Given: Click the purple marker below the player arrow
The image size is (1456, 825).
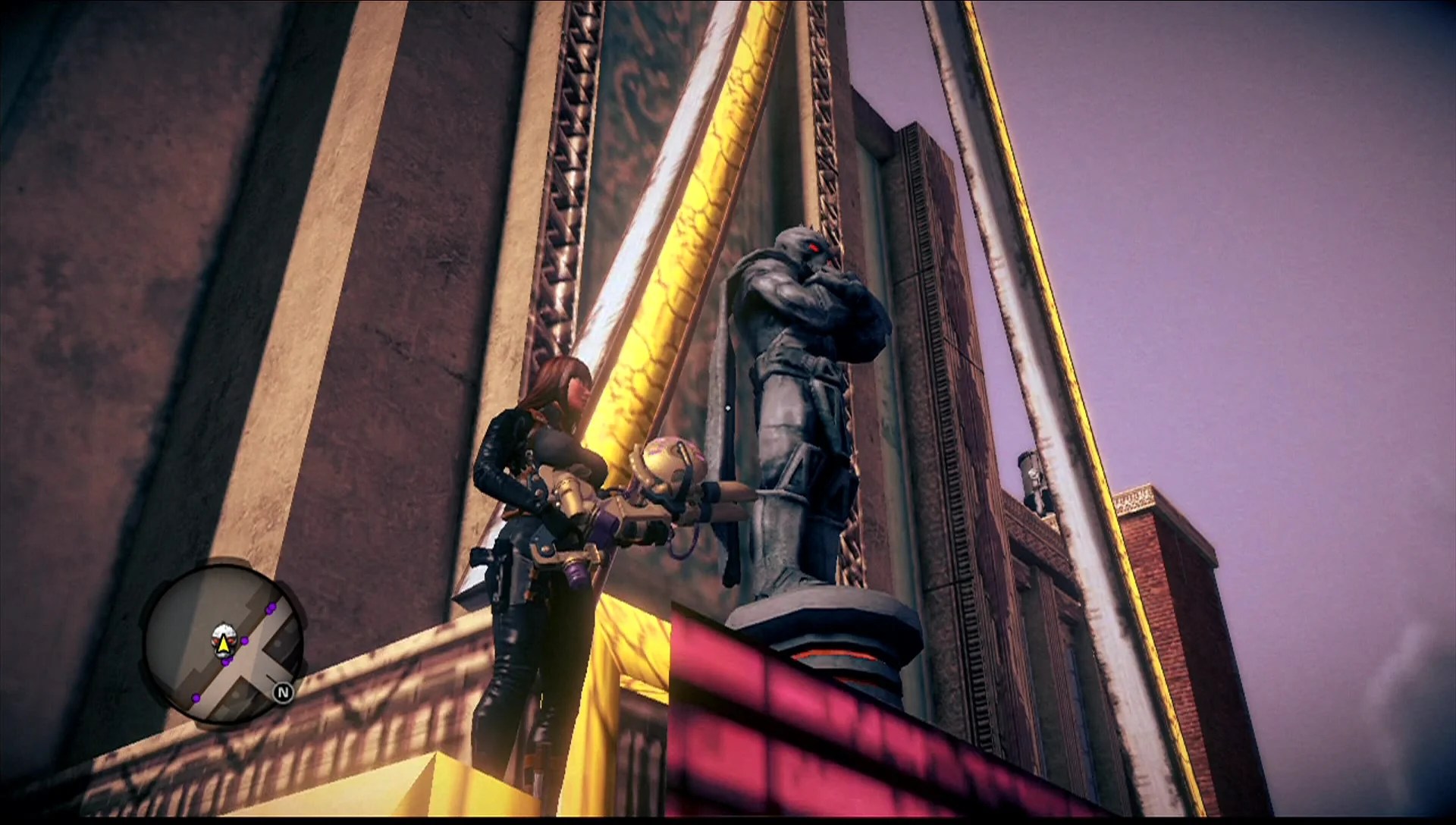Looking at the screenshot, I should point(227,662).
